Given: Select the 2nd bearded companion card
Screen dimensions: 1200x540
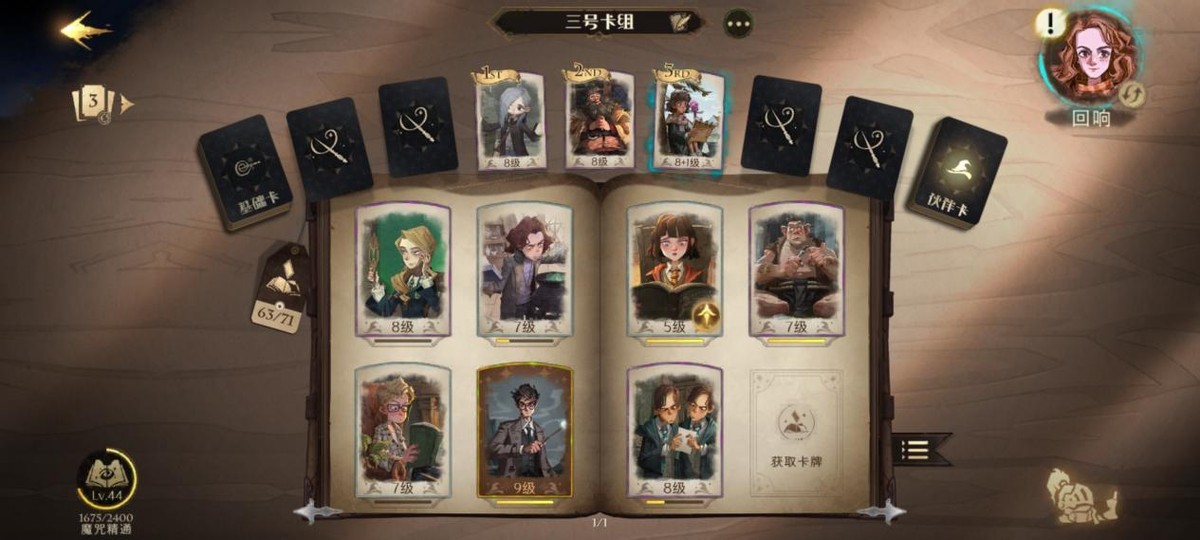Looking at the screenshot, I should point(599,118).
